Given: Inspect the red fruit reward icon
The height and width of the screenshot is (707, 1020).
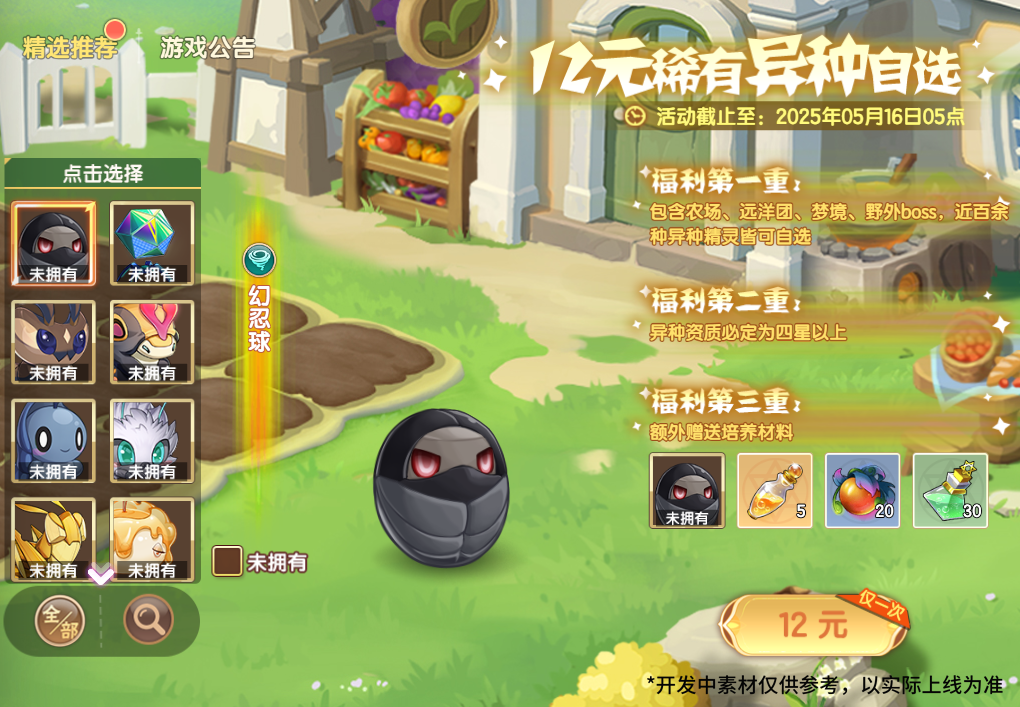Looking at the screenshot, I should (x=862, y=490).
